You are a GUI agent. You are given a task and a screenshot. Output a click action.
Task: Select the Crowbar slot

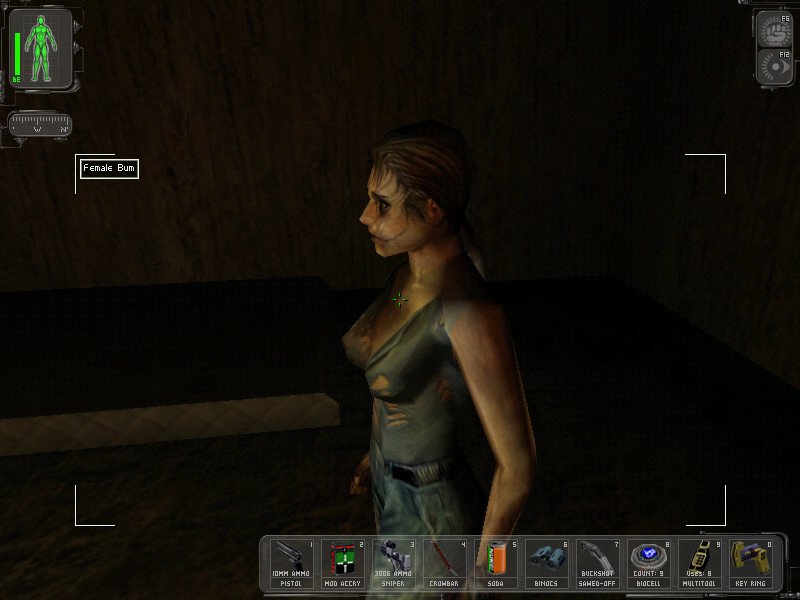point(446,563)
